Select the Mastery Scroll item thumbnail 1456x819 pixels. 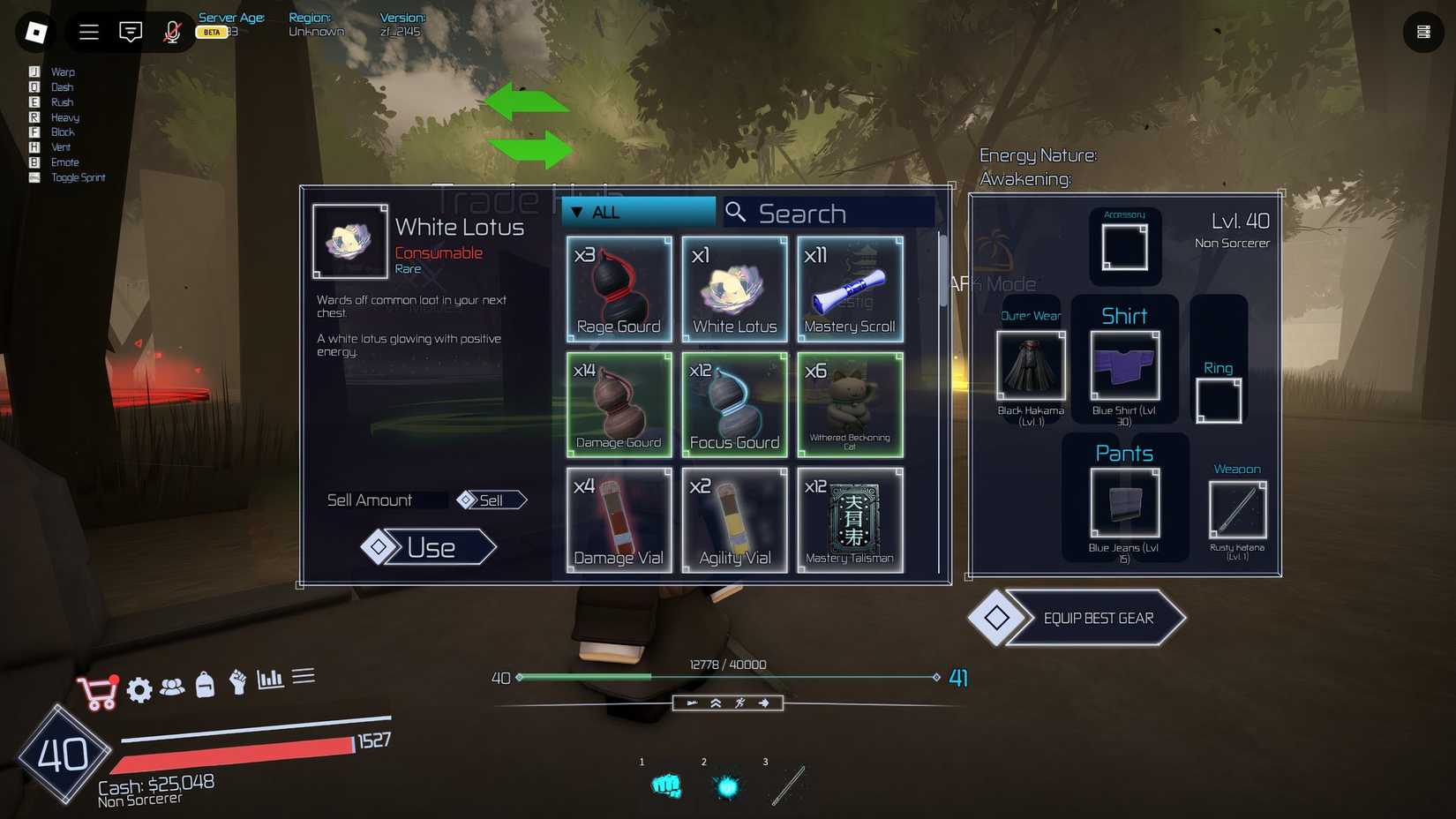pyautogui.click(x=849, y=289)
